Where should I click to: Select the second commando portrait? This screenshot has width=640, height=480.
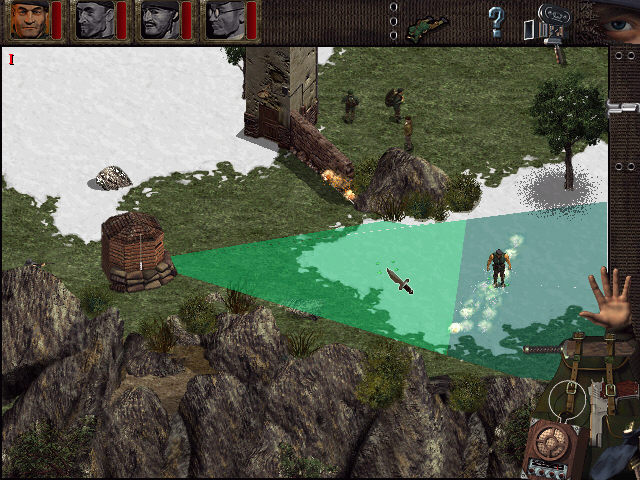[x=95, y=20]
